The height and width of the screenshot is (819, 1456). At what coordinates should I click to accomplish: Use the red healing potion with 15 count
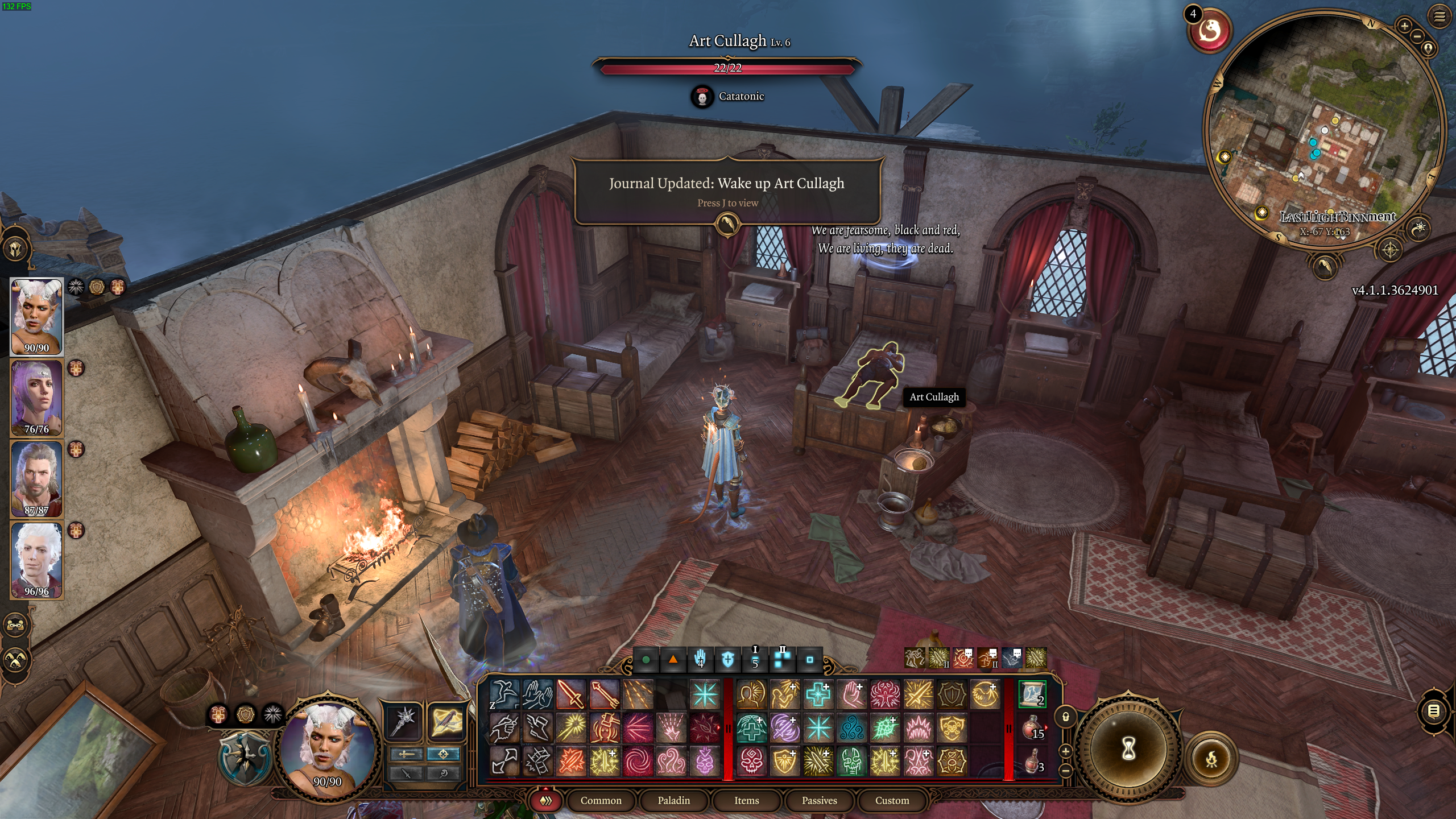click(1032, 728)
